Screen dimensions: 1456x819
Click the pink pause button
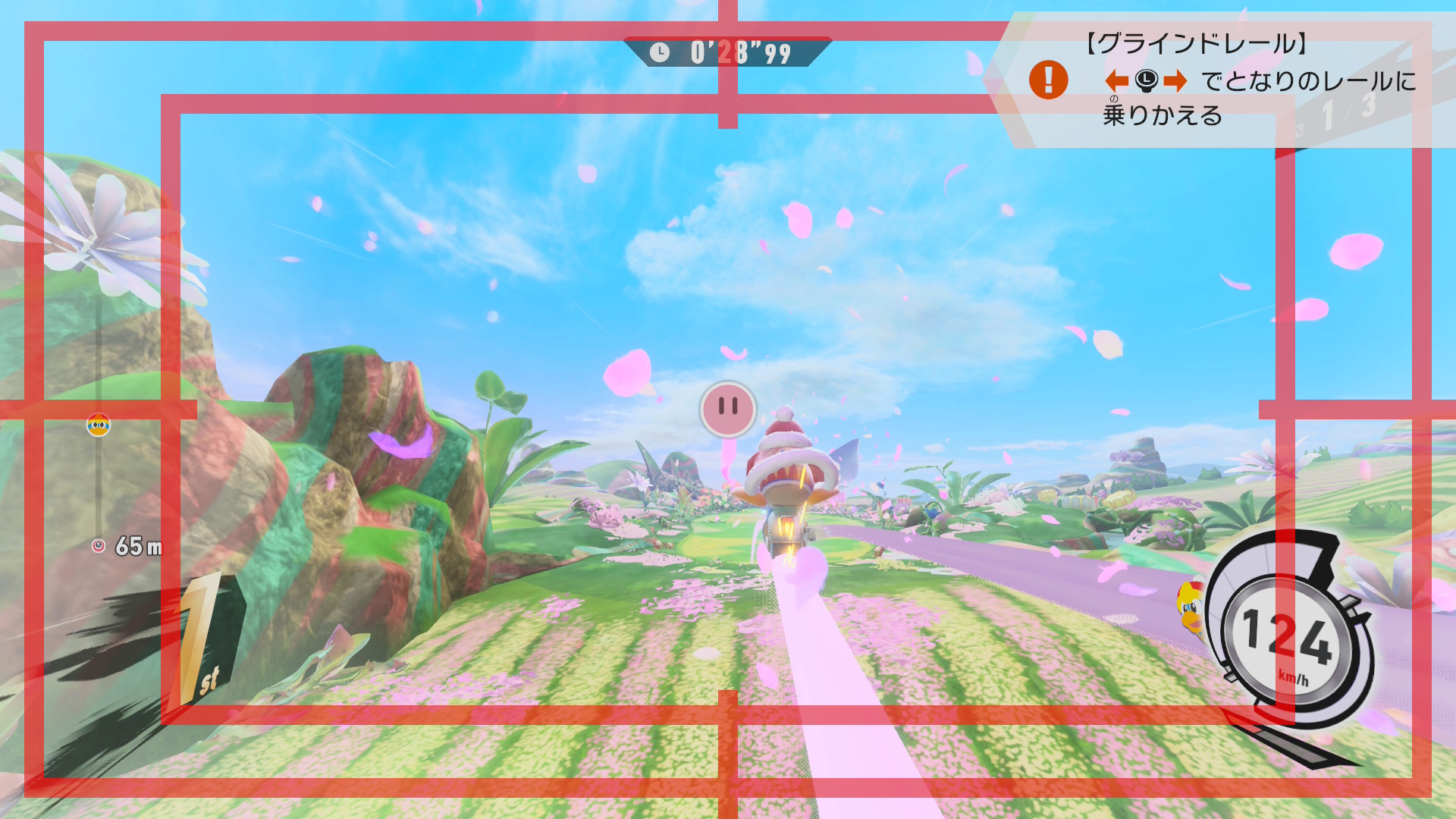point(727,409)
